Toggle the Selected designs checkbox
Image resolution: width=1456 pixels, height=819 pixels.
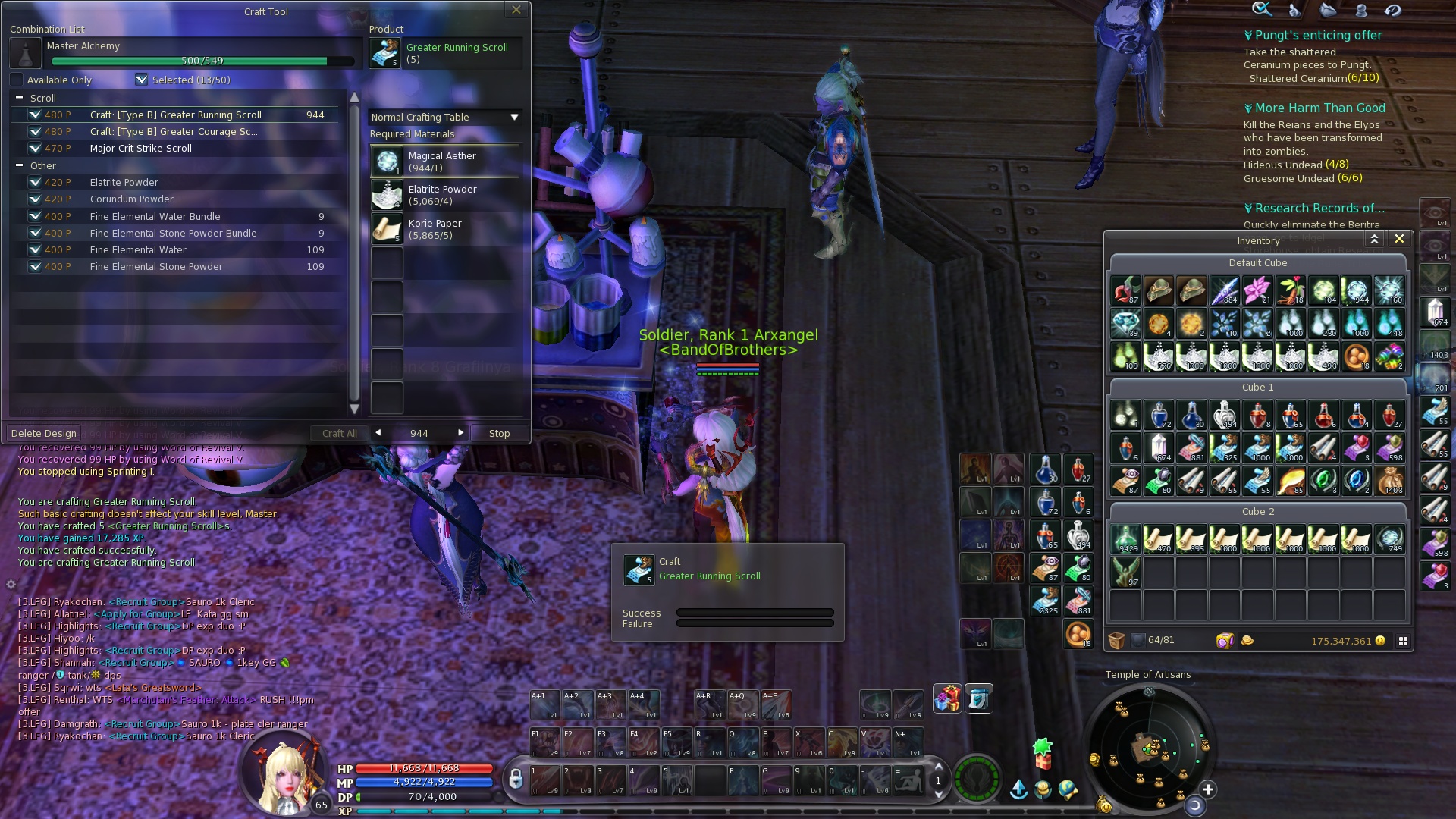point(142,80)
